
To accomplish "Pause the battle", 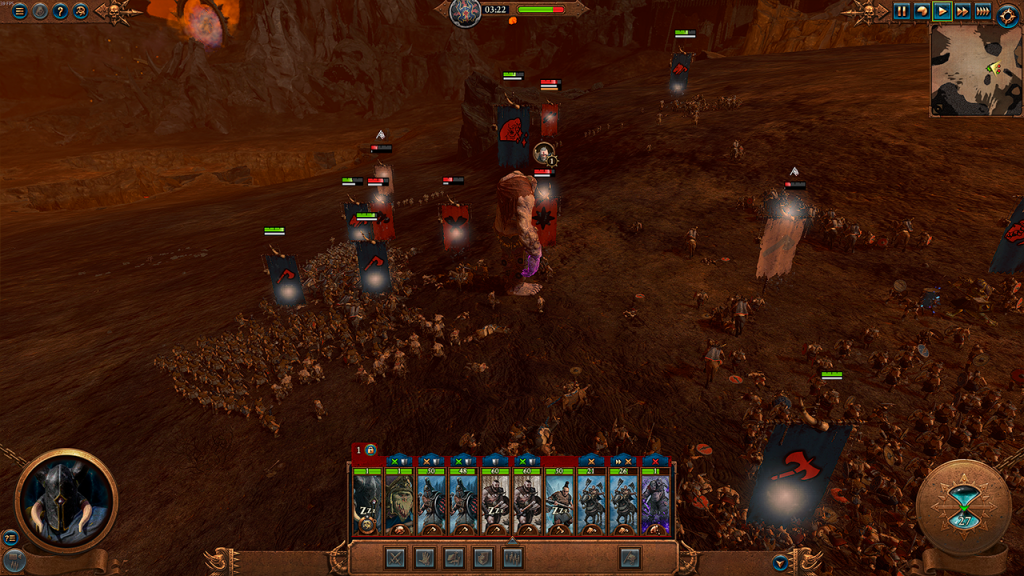I will (x=902, y=12).
